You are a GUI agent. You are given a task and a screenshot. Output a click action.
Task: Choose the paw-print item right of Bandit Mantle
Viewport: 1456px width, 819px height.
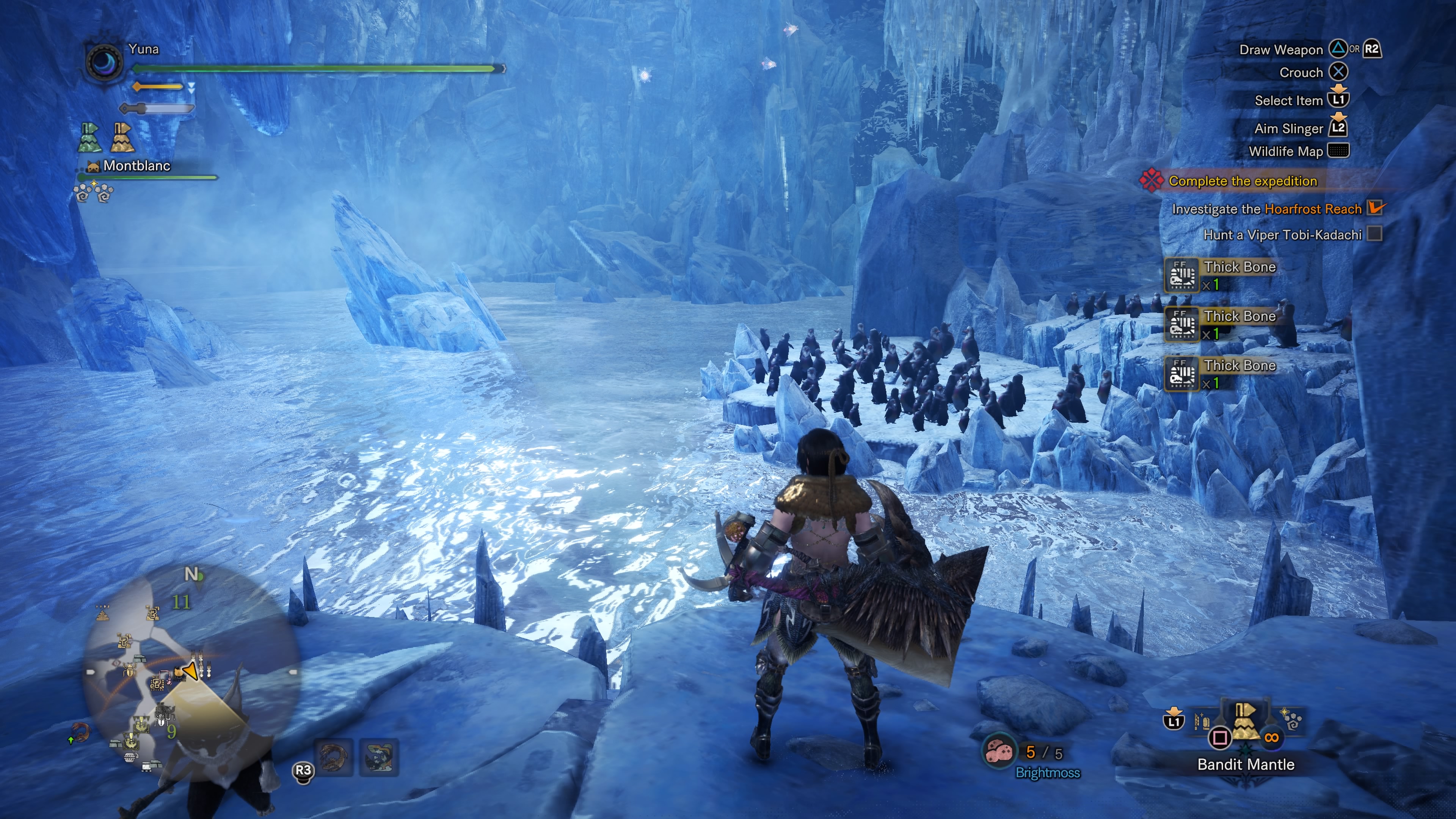pos(1291,720)
